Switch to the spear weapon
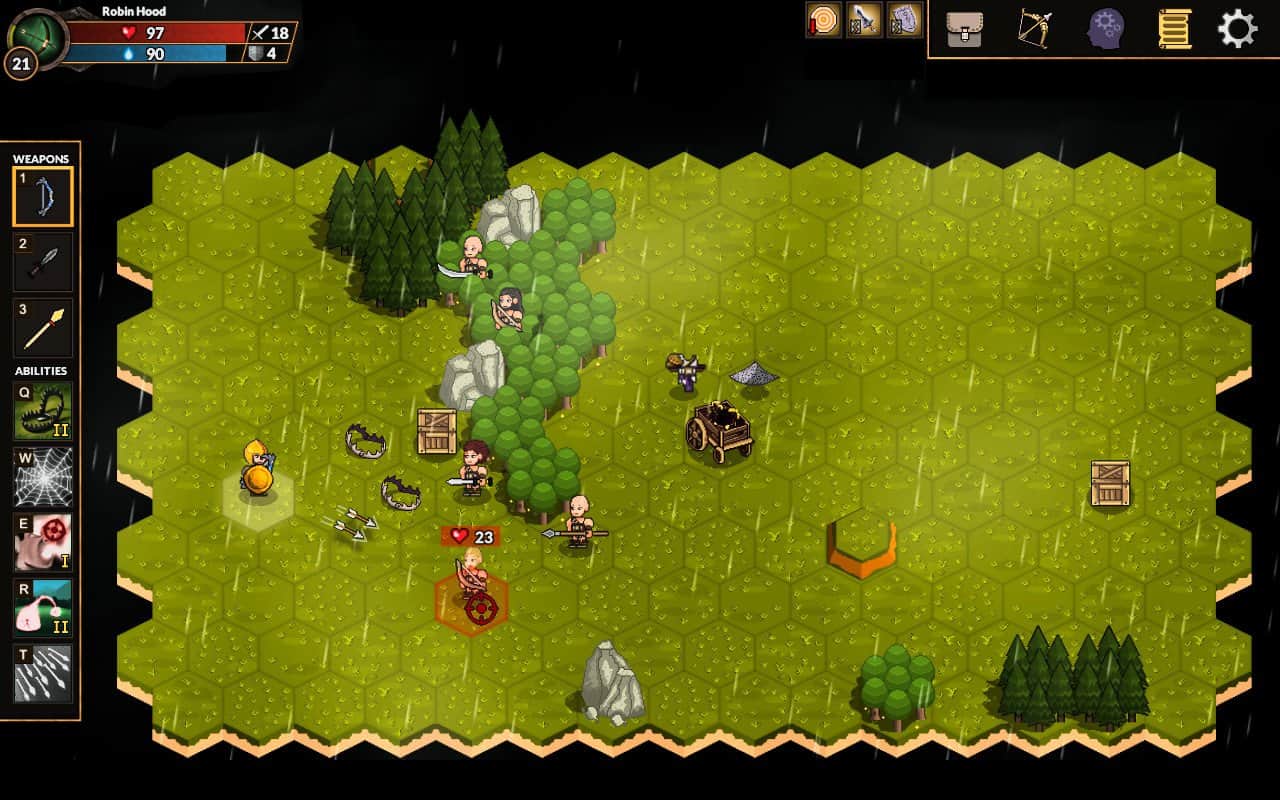The image size is (1280, 800). pyautogui.click(x=43, y=327)
